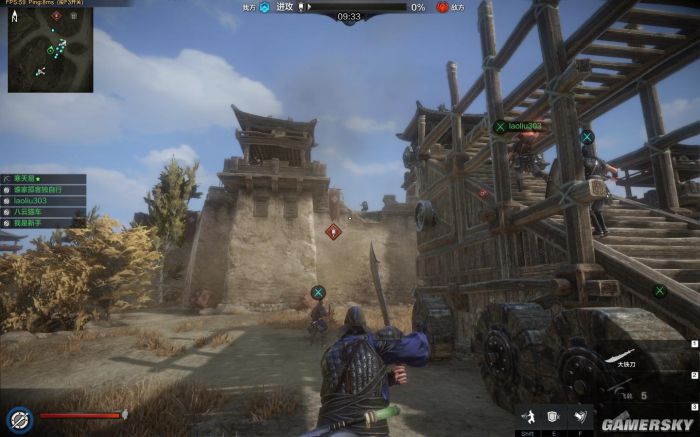The width and height of the screenshot is (700, 437).
Task: Click the blue allied team emblem
Action: [x=264, y=7]
